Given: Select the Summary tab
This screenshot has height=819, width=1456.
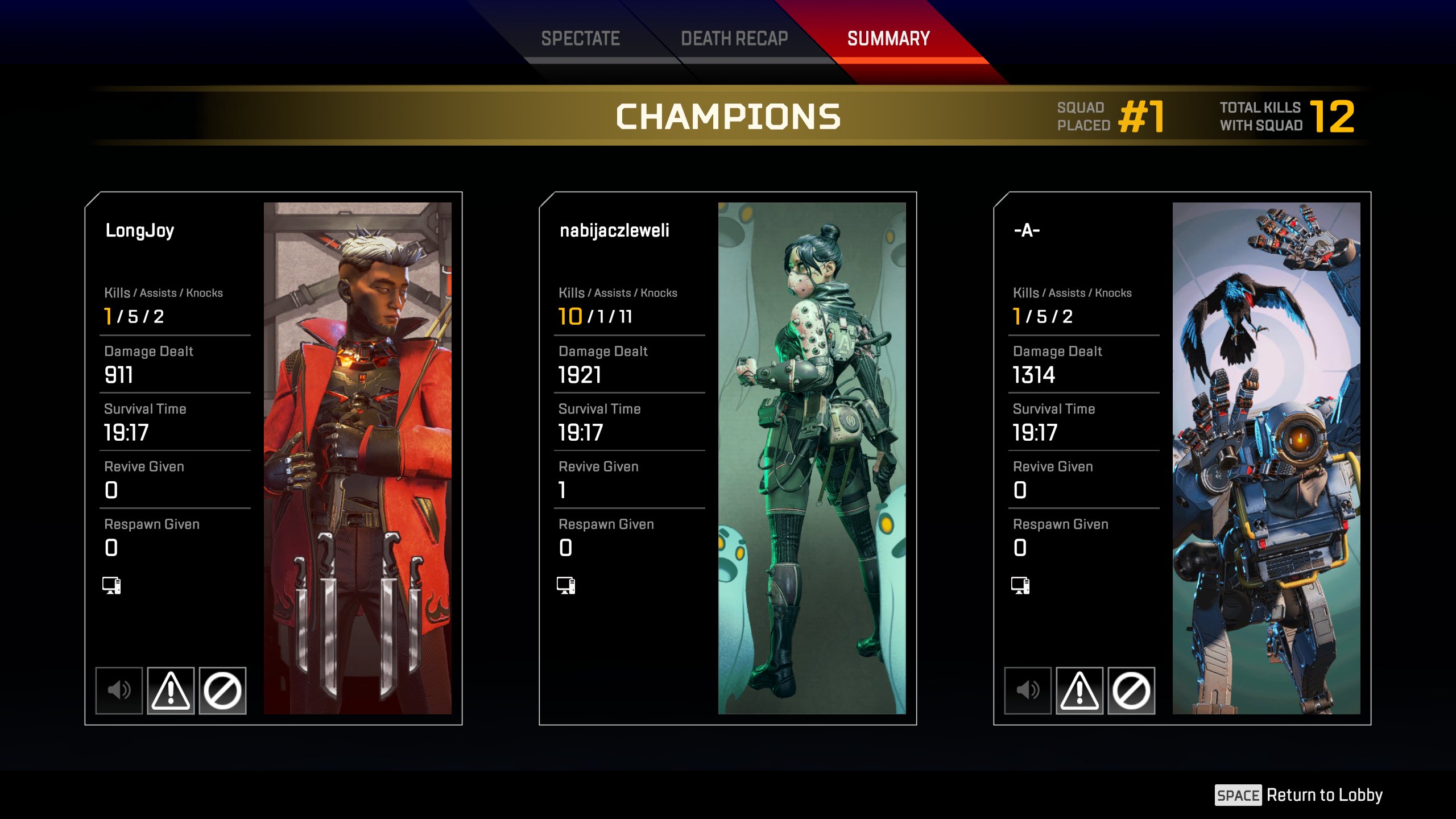Looking at the screenshot, I should point(888,39).
